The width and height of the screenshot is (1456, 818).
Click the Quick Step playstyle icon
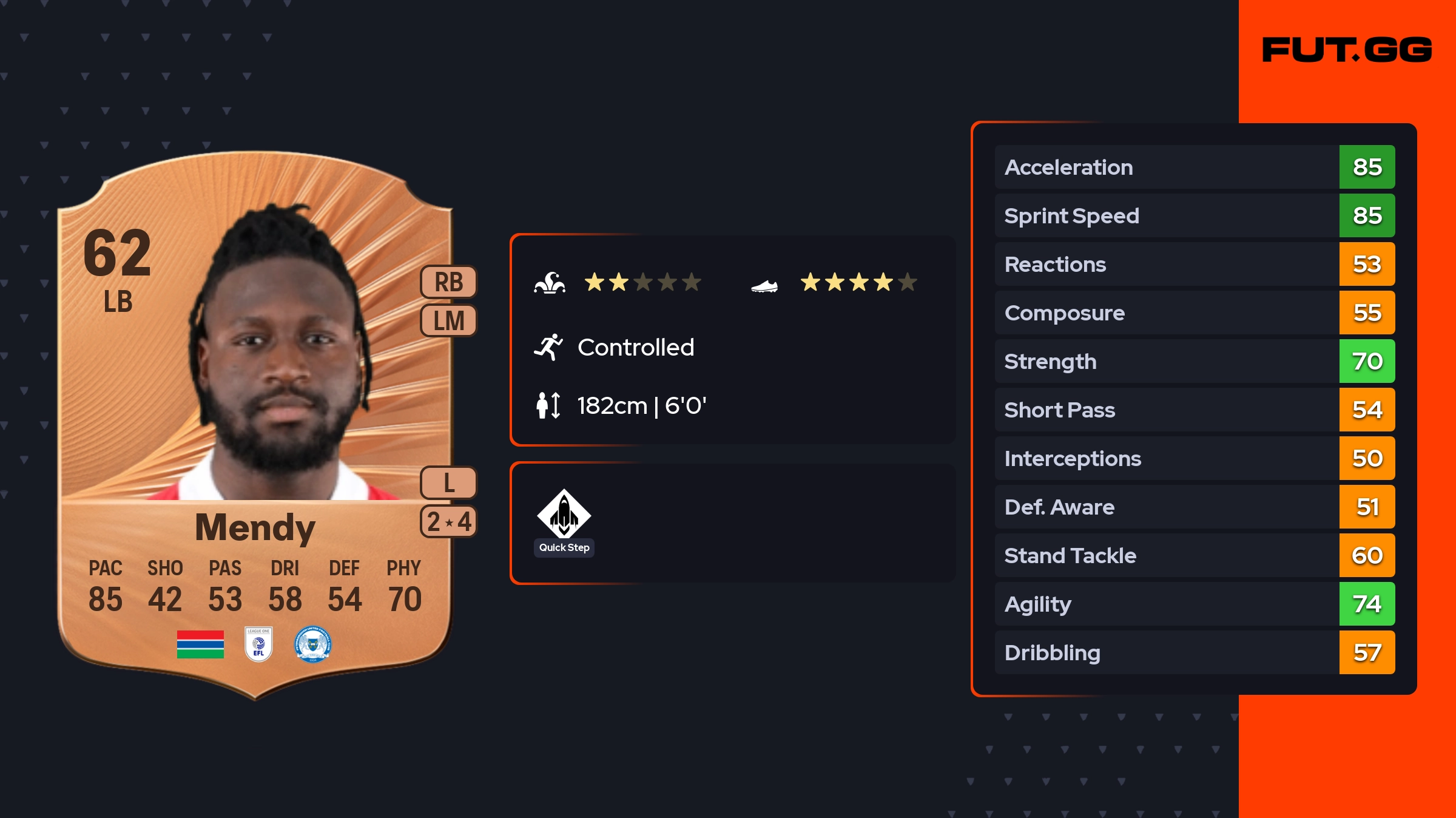click(564, 514)
